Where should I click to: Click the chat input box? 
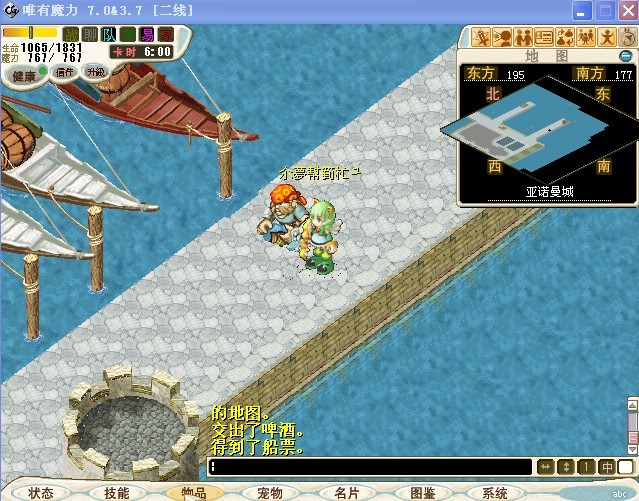[370, 467]
